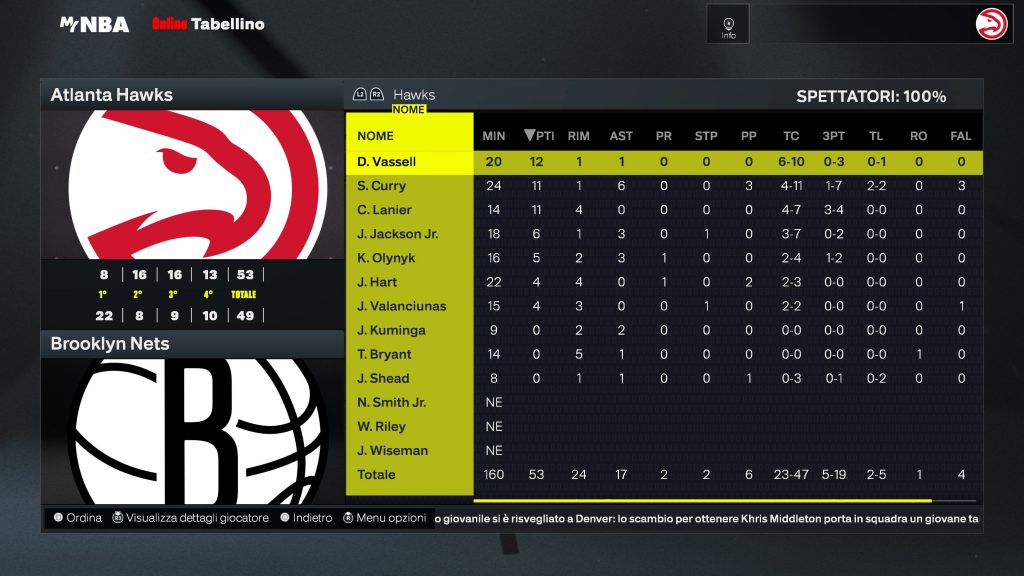Screen dimensions: 1024x576
Task: Select the T. Bryant row
Action: [x=384, y=354]
